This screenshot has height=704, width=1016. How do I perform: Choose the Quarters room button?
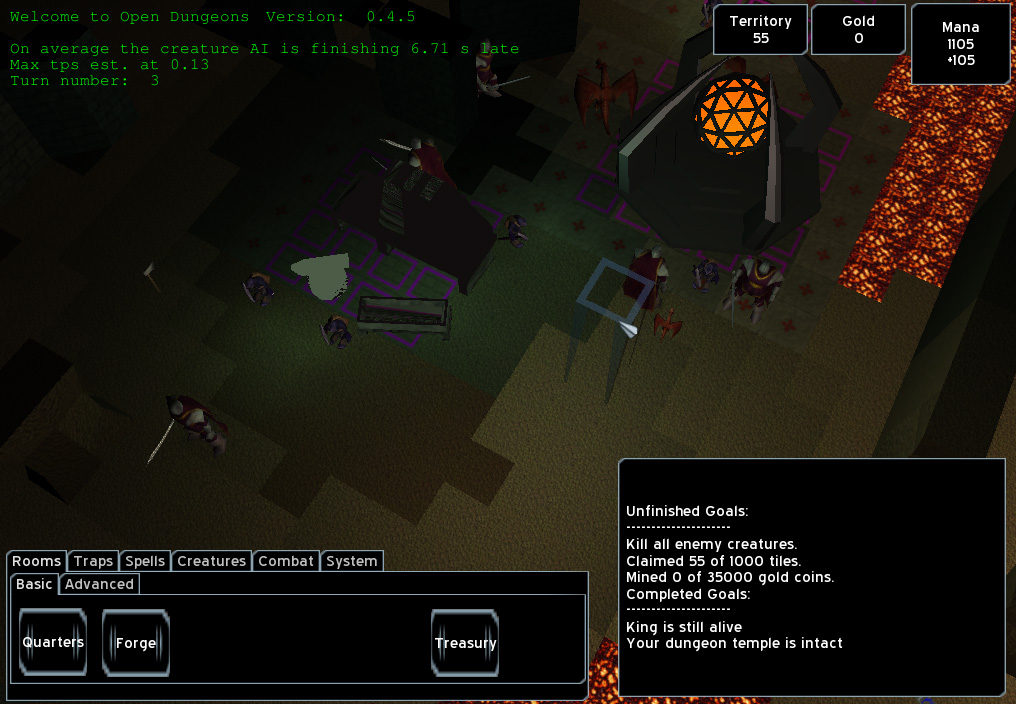pos(53,643)
